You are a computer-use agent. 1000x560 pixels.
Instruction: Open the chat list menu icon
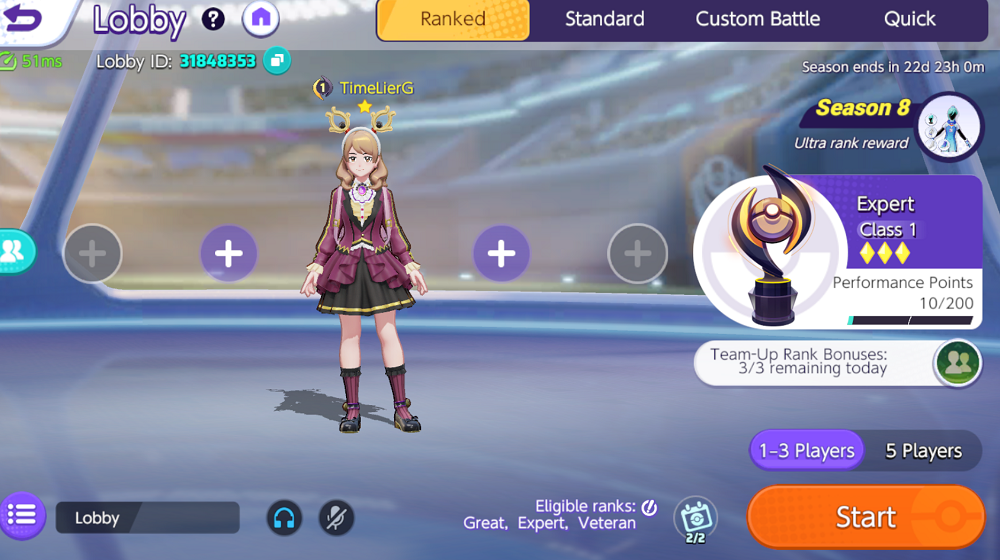pyautogui.click(x=22, y=516)
